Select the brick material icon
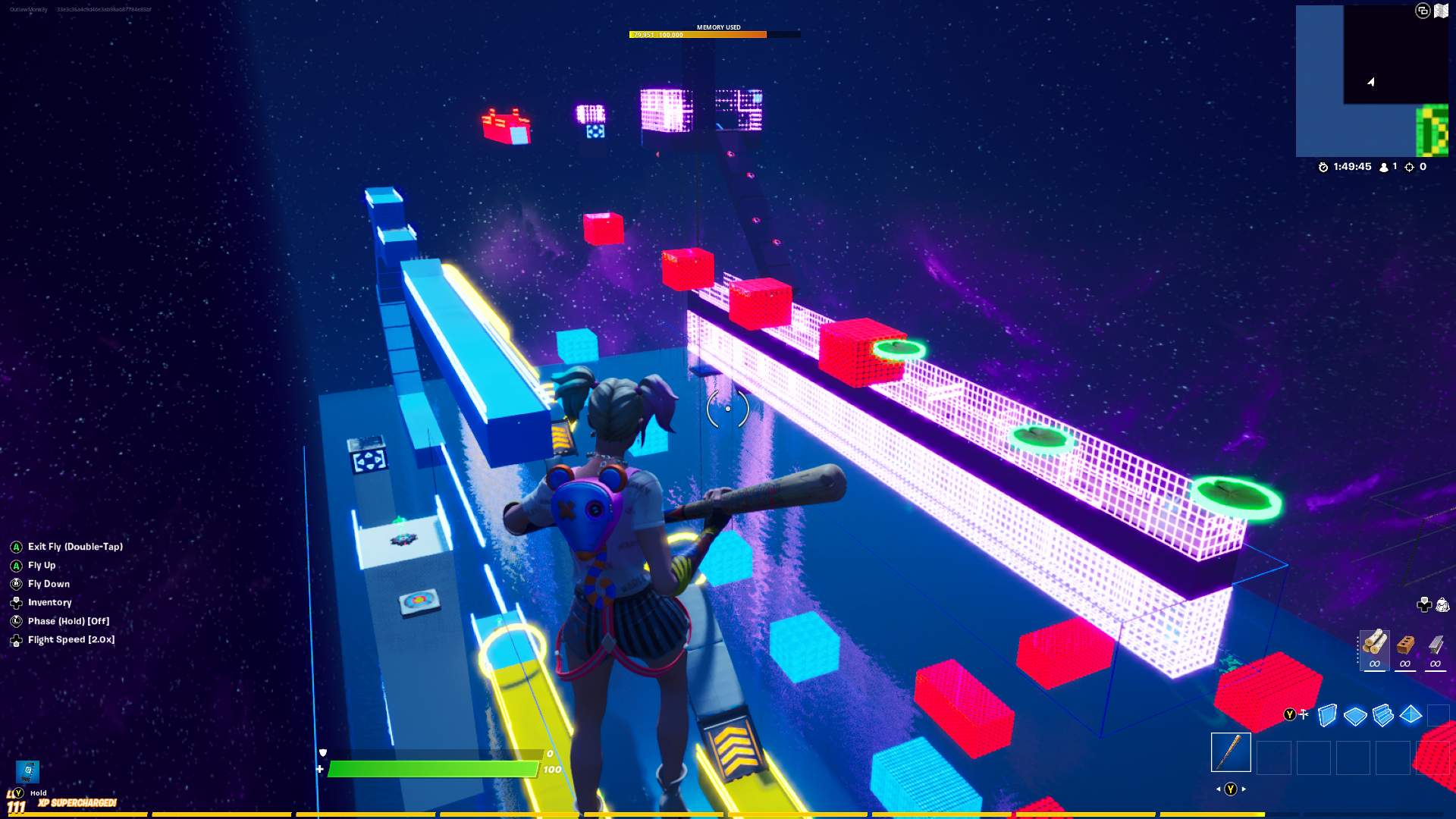The image size is (1456, 819). pos(1405,645)
